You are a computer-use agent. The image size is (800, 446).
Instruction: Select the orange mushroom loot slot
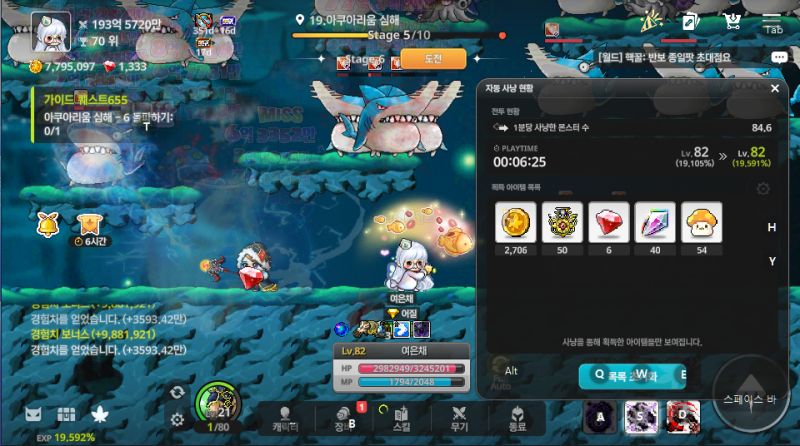click(701, 222)
